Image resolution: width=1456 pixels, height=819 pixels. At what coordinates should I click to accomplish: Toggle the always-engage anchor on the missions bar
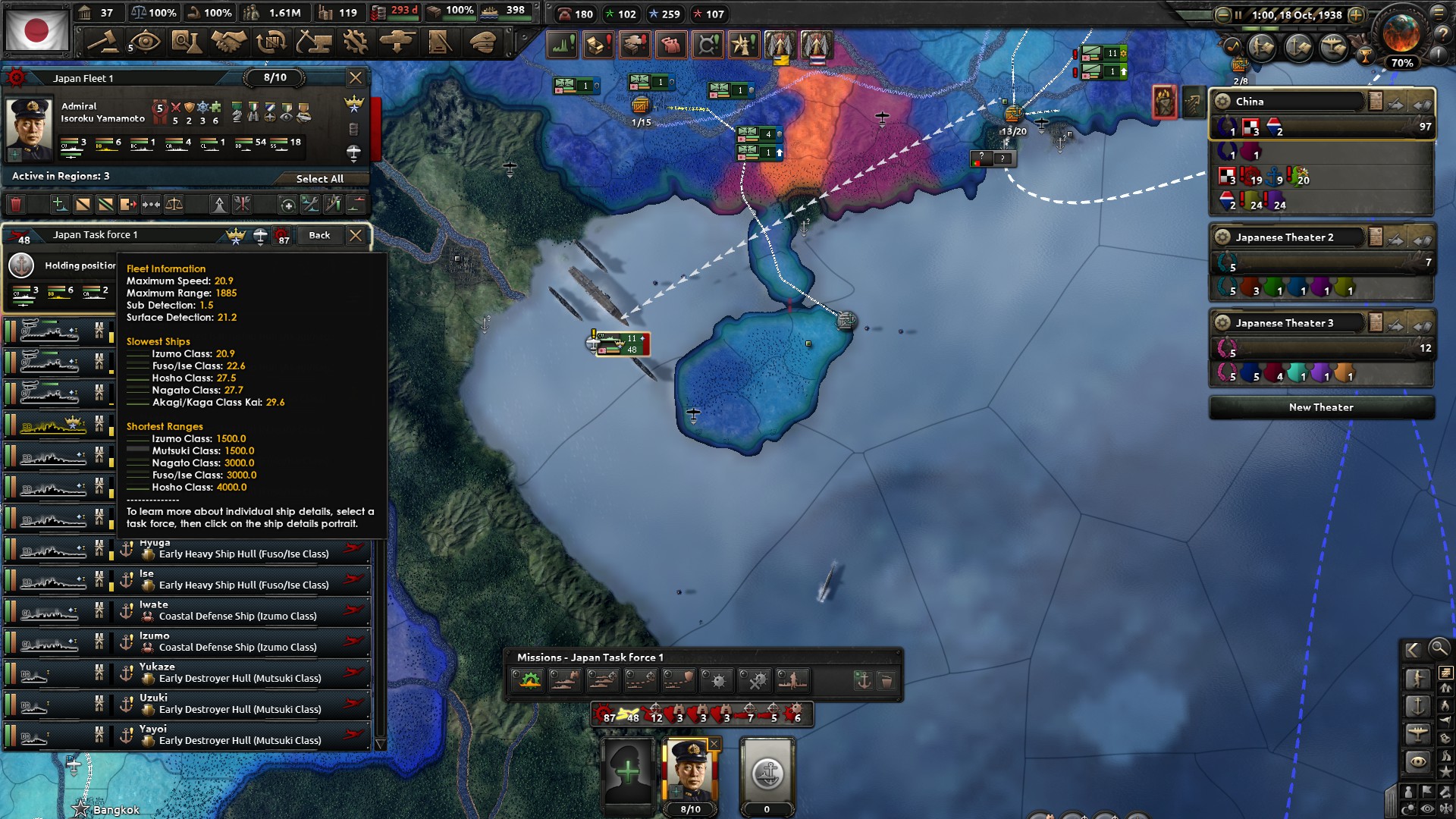[x=864, y=681]
